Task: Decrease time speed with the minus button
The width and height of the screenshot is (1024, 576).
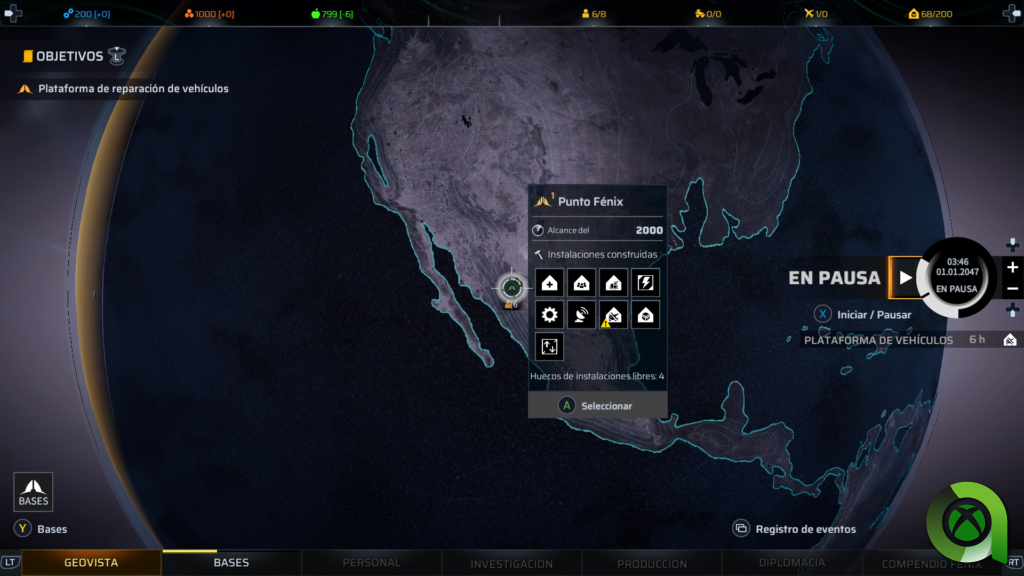Action: 1012,289
